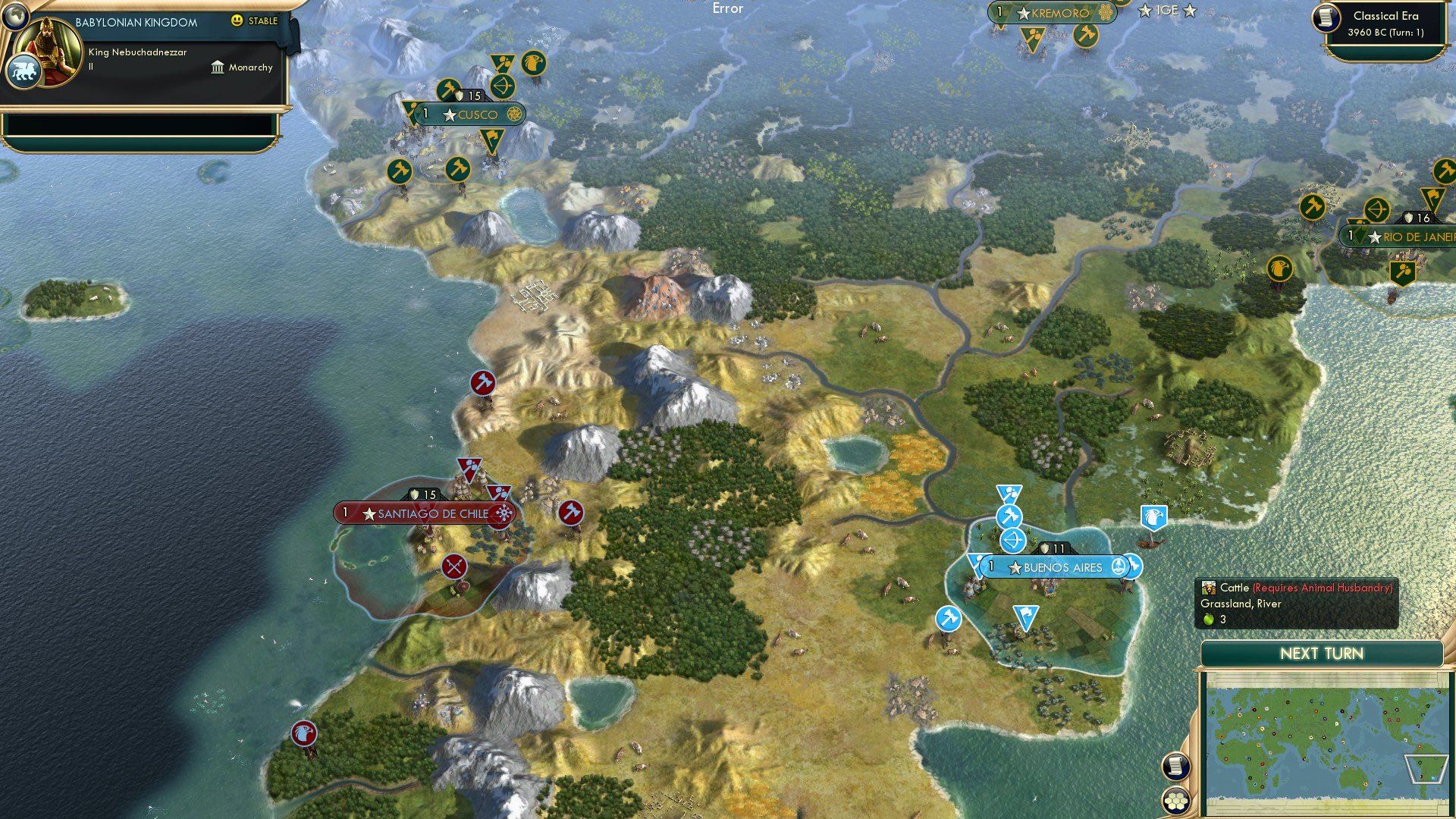Click the red worker hammer icon on the west coast

(x=484, y=384)
